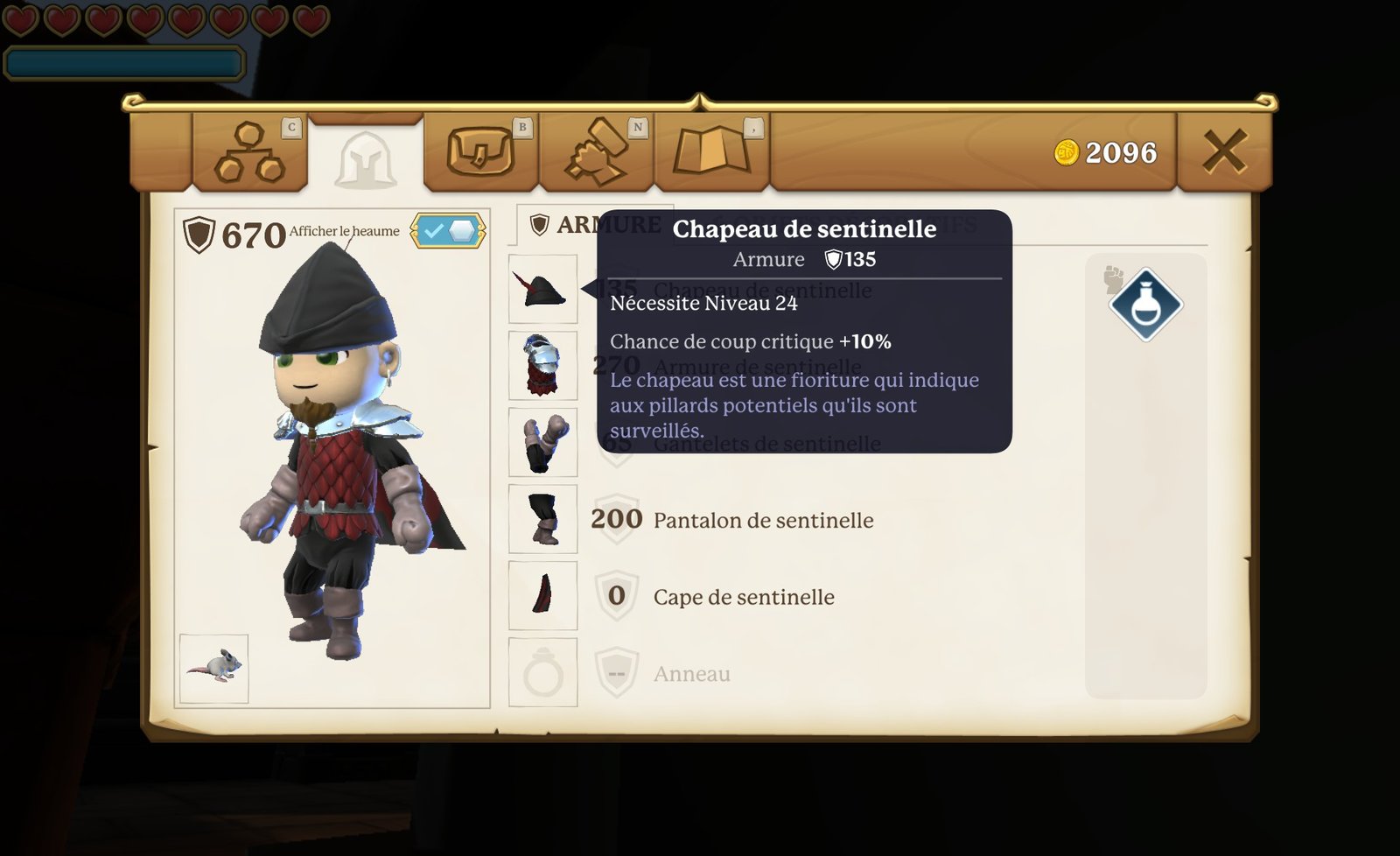This screenshot has height=856, width=1400.
Task: Close the character equipment window
Action: pos(1223,151)
